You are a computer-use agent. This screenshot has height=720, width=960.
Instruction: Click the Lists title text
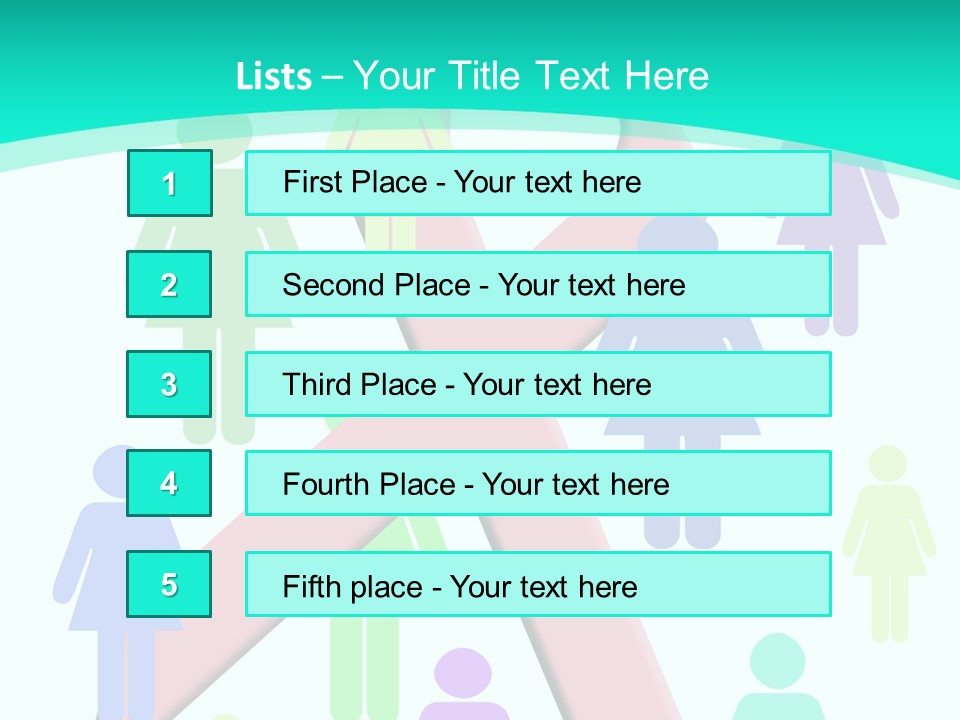tap(472, 76)
